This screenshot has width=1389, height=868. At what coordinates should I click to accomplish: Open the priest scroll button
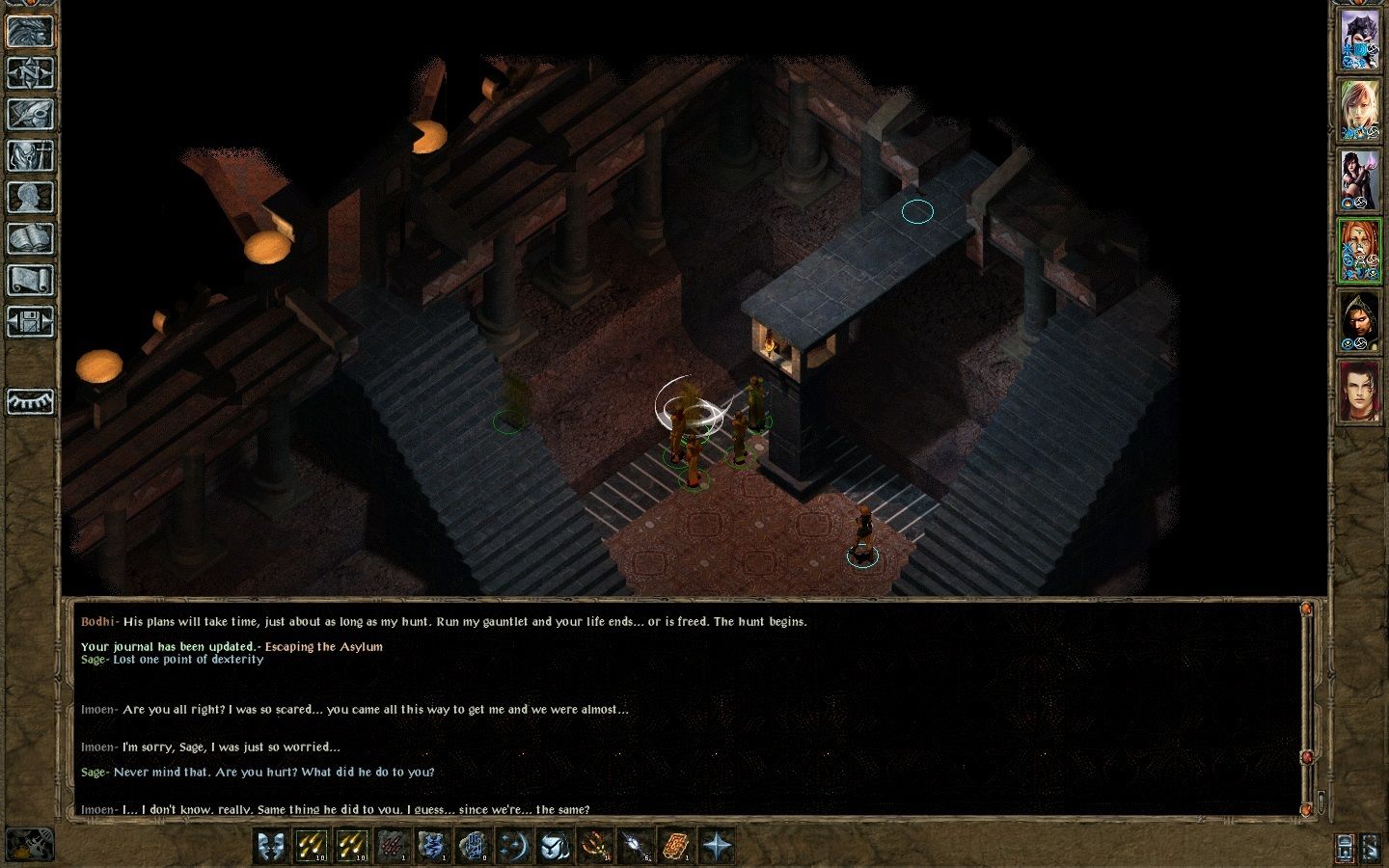pos(30,280)
